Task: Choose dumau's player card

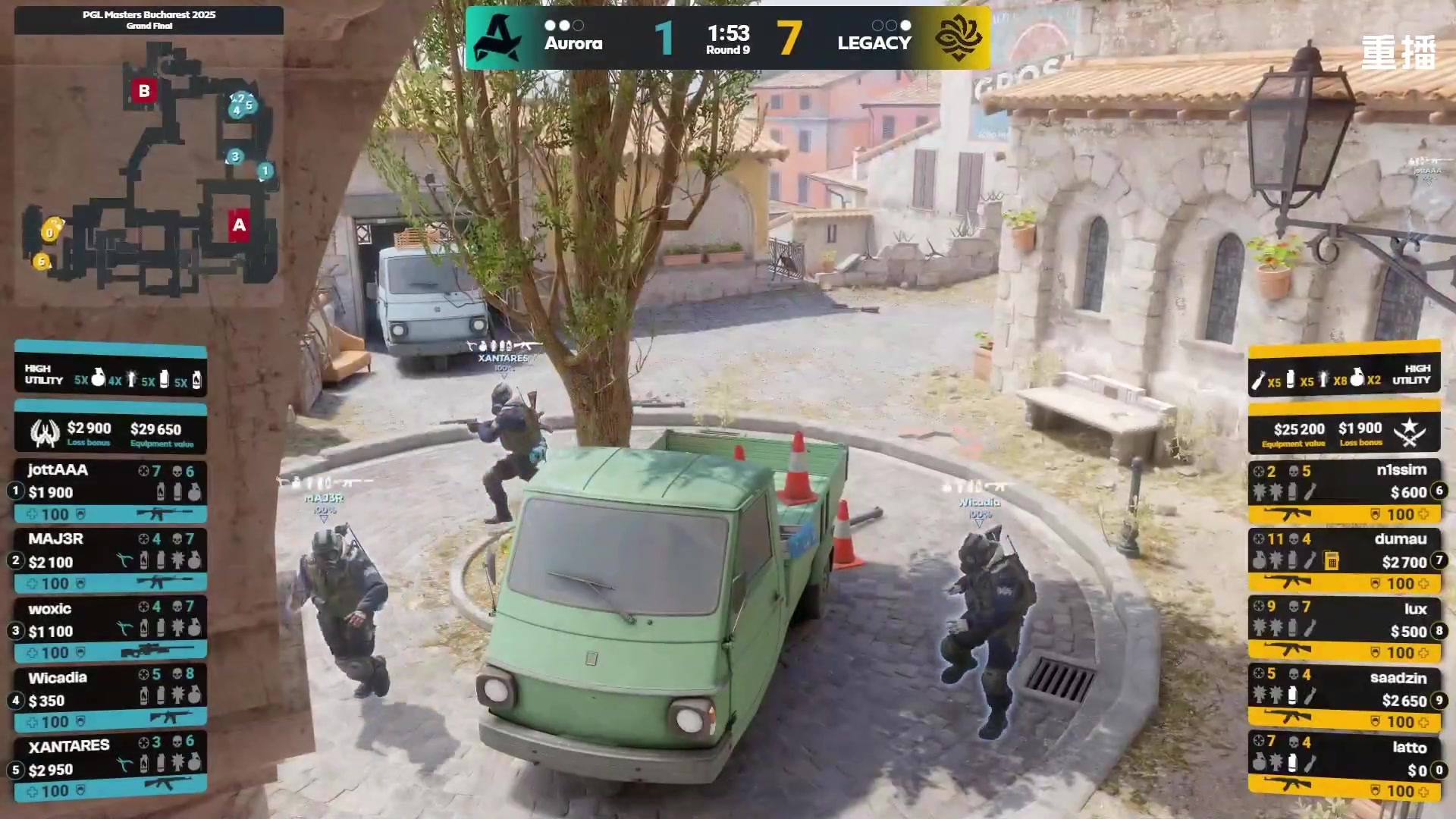Action: (x=1344, y=560)
